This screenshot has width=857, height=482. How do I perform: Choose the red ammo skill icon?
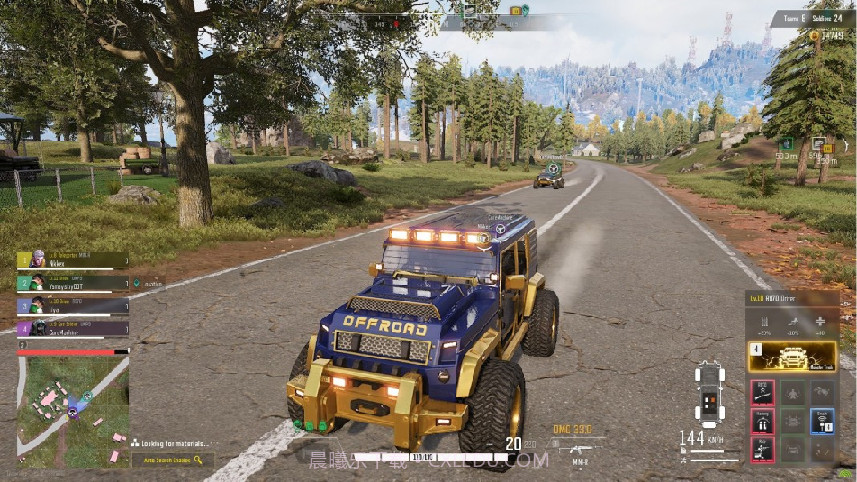coord(763,421)
